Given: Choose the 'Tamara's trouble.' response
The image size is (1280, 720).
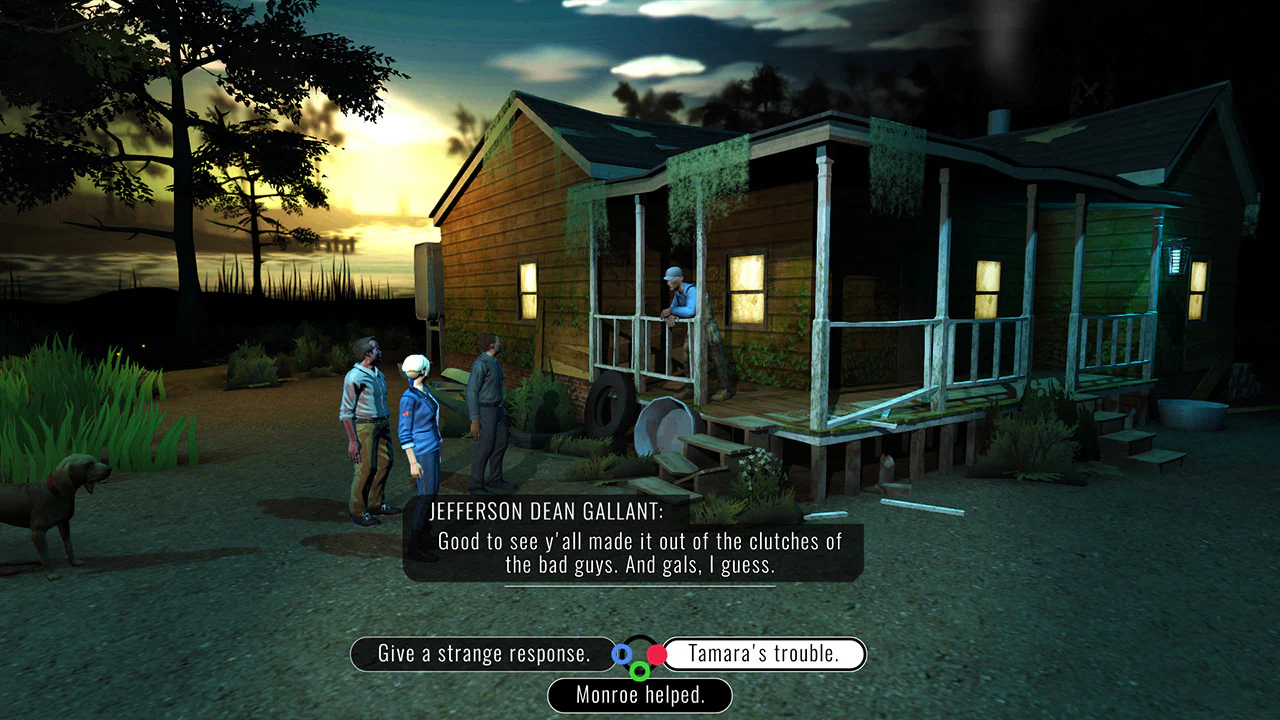Looking at the screenshot, I should pyautogui.click(x=765, y=654).
